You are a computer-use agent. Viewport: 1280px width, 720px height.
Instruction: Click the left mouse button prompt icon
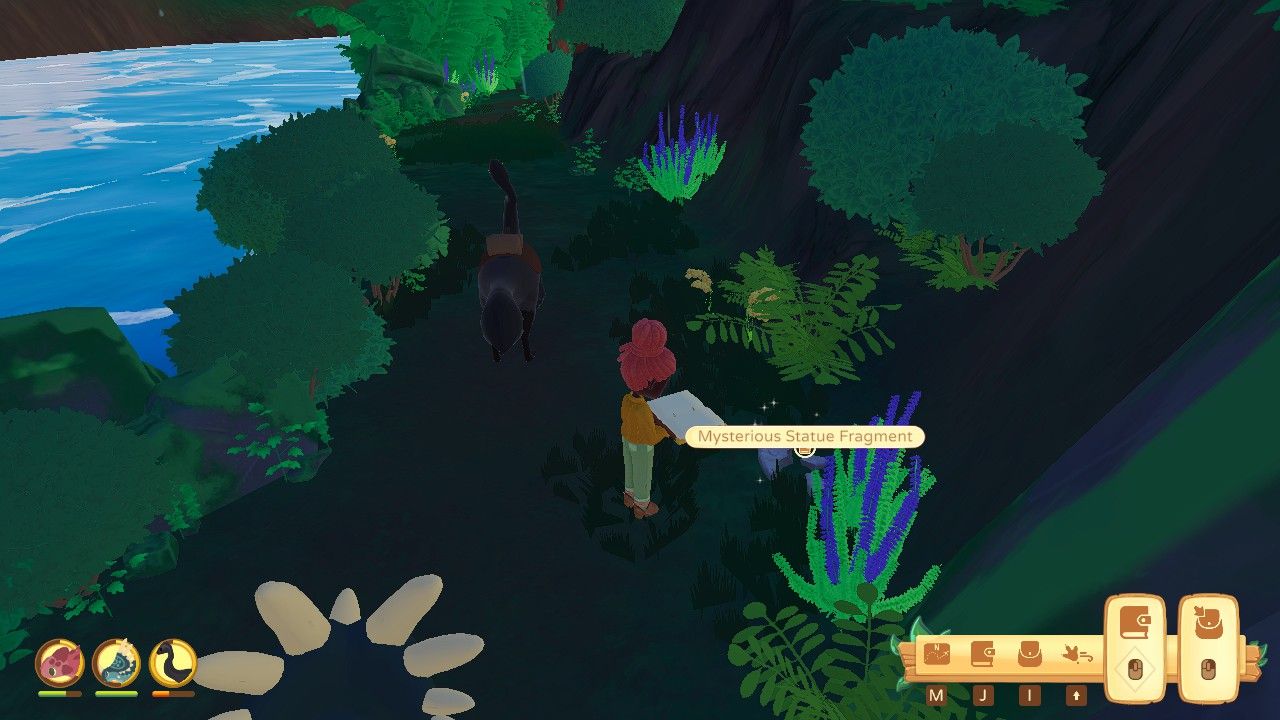tap(1136, 667)
